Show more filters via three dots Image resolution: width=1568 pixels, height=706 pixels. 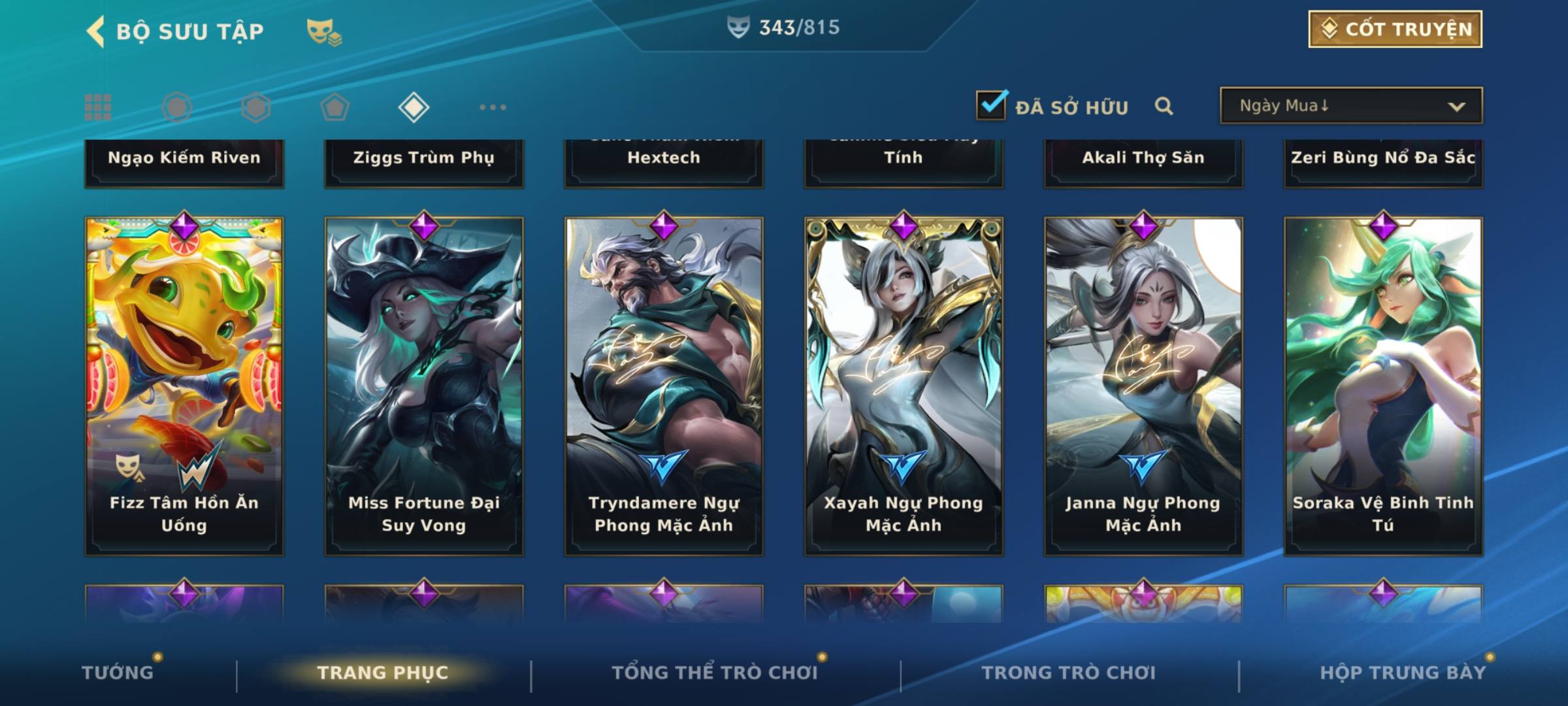pos(493,107)
